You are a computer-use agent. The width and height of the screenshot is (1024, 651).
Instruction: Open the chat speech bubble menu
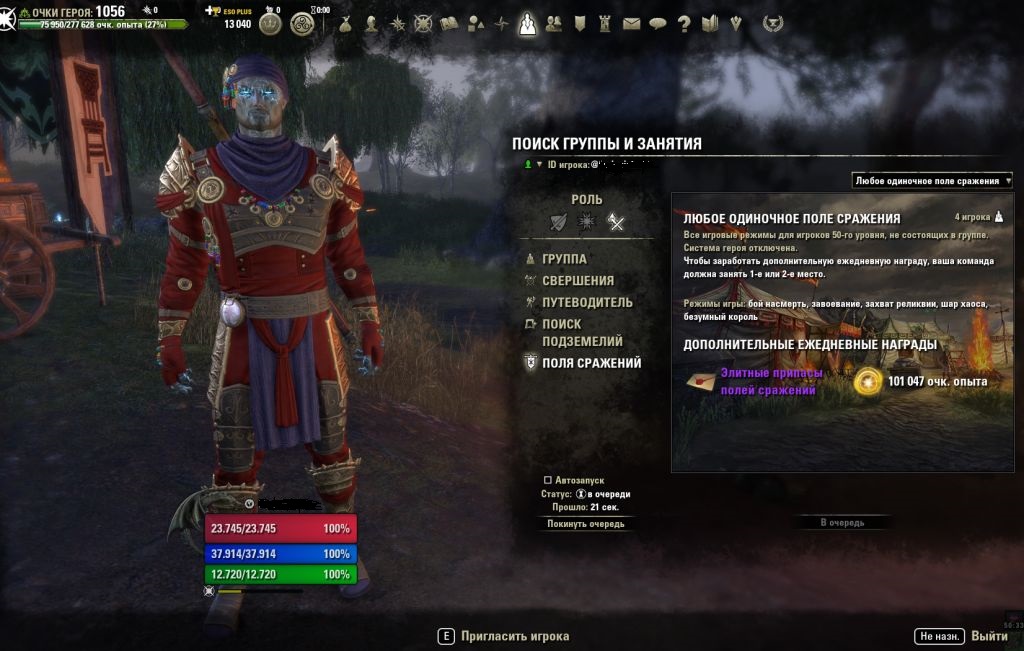(657, 23)
